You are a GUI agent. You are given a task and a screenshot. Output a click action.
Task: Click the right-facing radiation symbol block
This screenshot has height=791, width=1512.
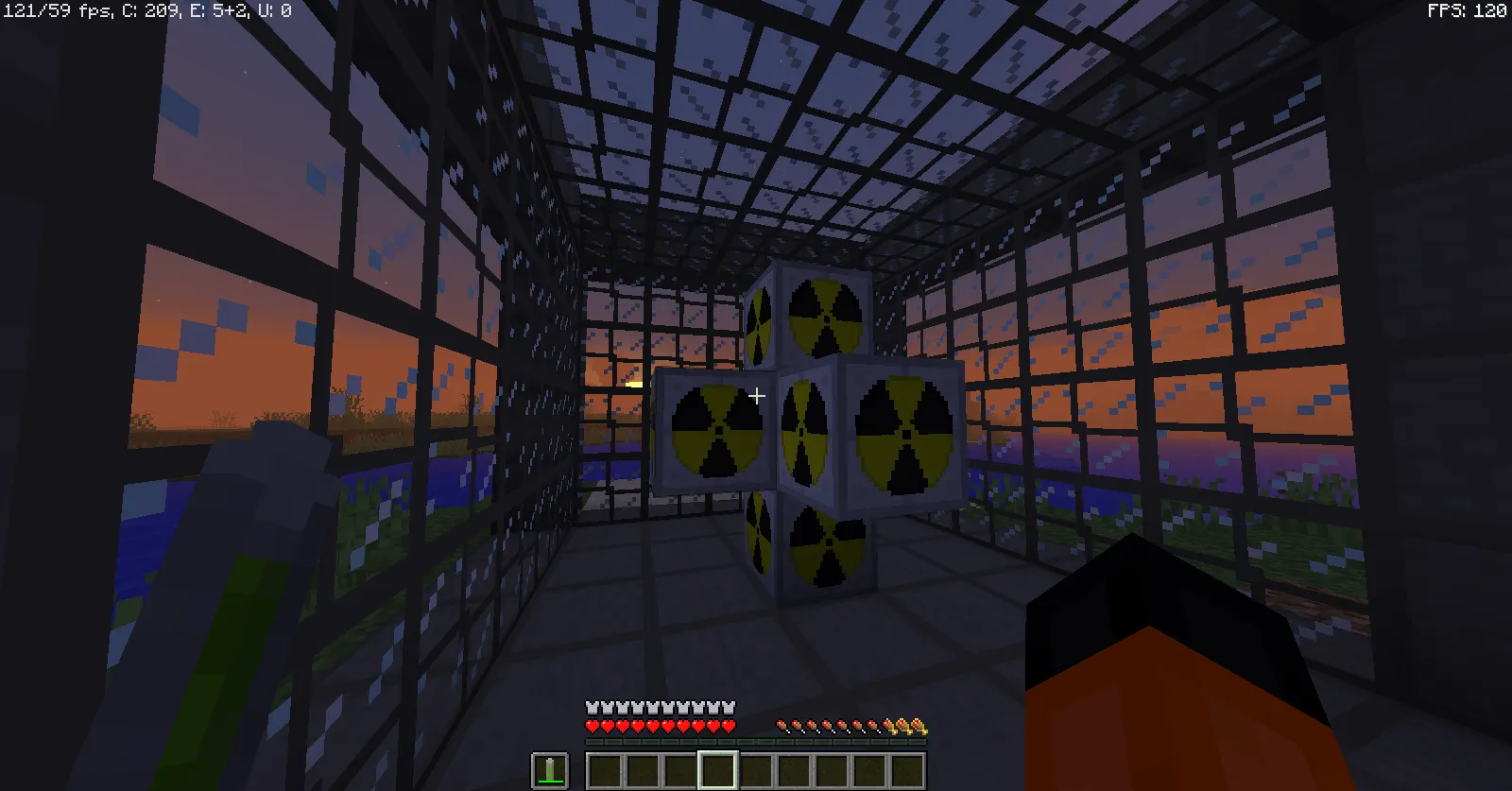(904, 430)
